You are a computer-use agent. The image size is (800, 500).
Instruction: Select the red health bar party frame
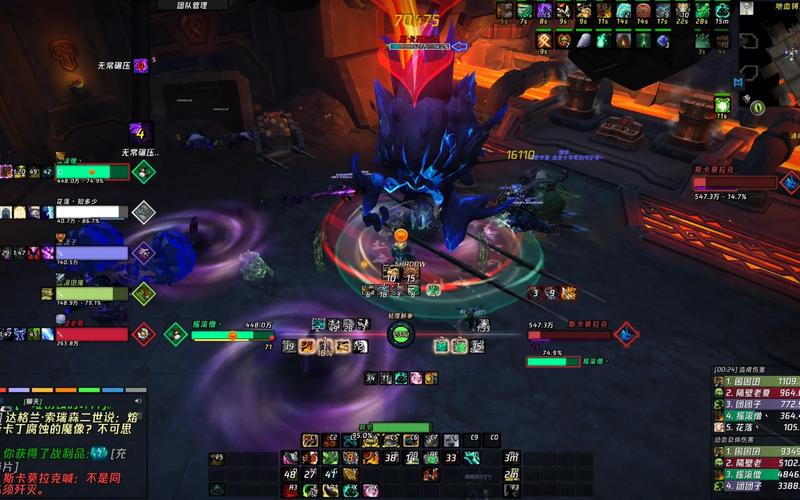pos(92,334)
